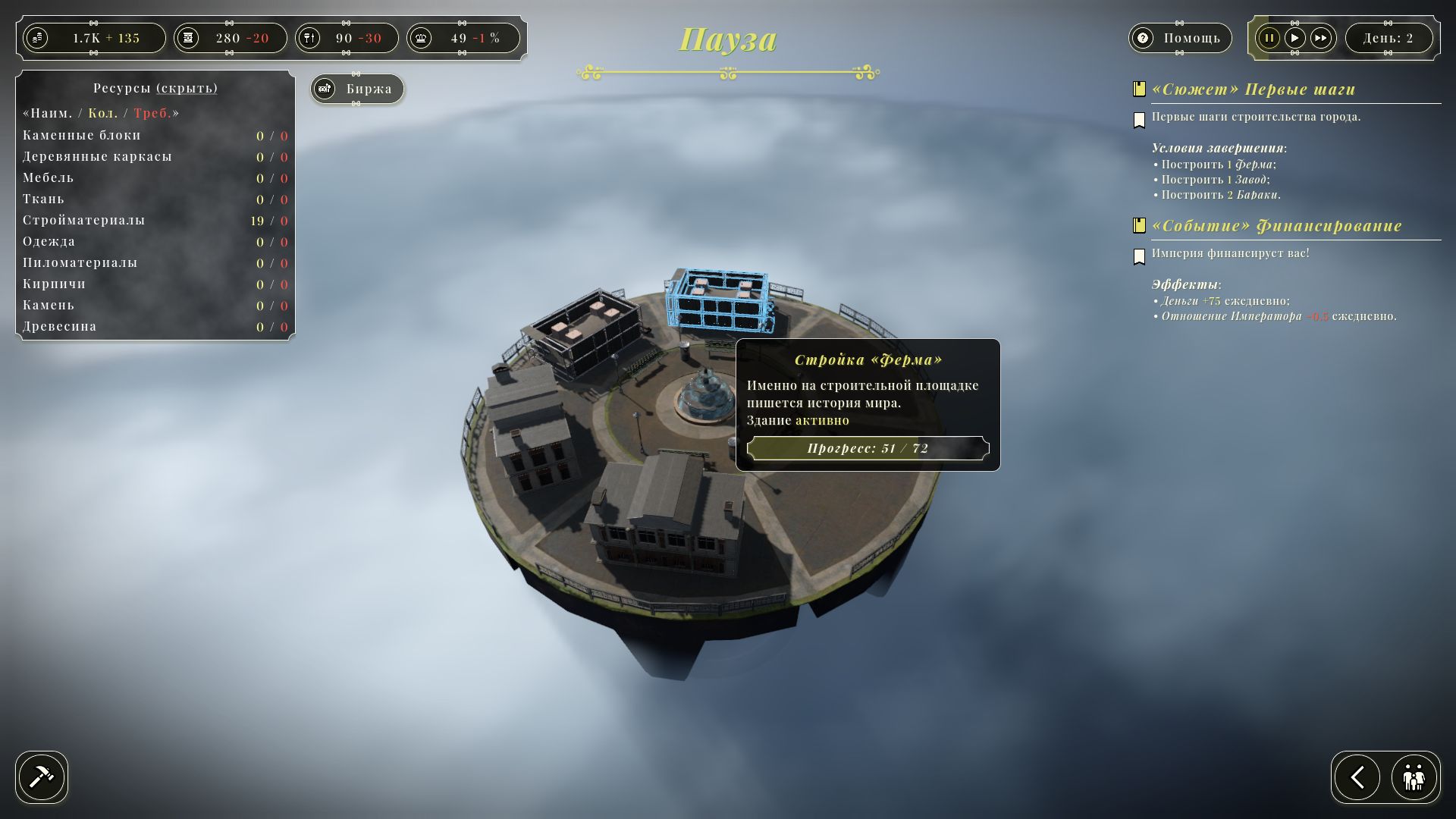Activate fast-forward game speed
Viewport: 1456px width, 819px height.
[x=1321, y=38]
